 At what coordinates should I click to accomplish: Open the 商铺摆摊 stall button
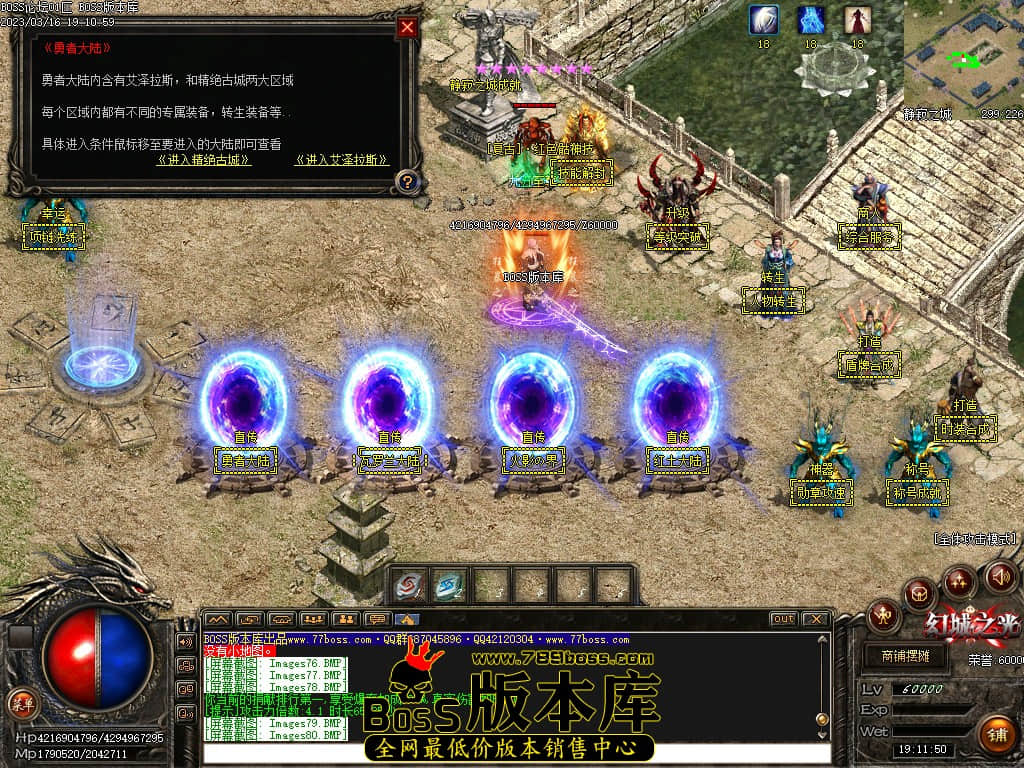coord(906,656)
